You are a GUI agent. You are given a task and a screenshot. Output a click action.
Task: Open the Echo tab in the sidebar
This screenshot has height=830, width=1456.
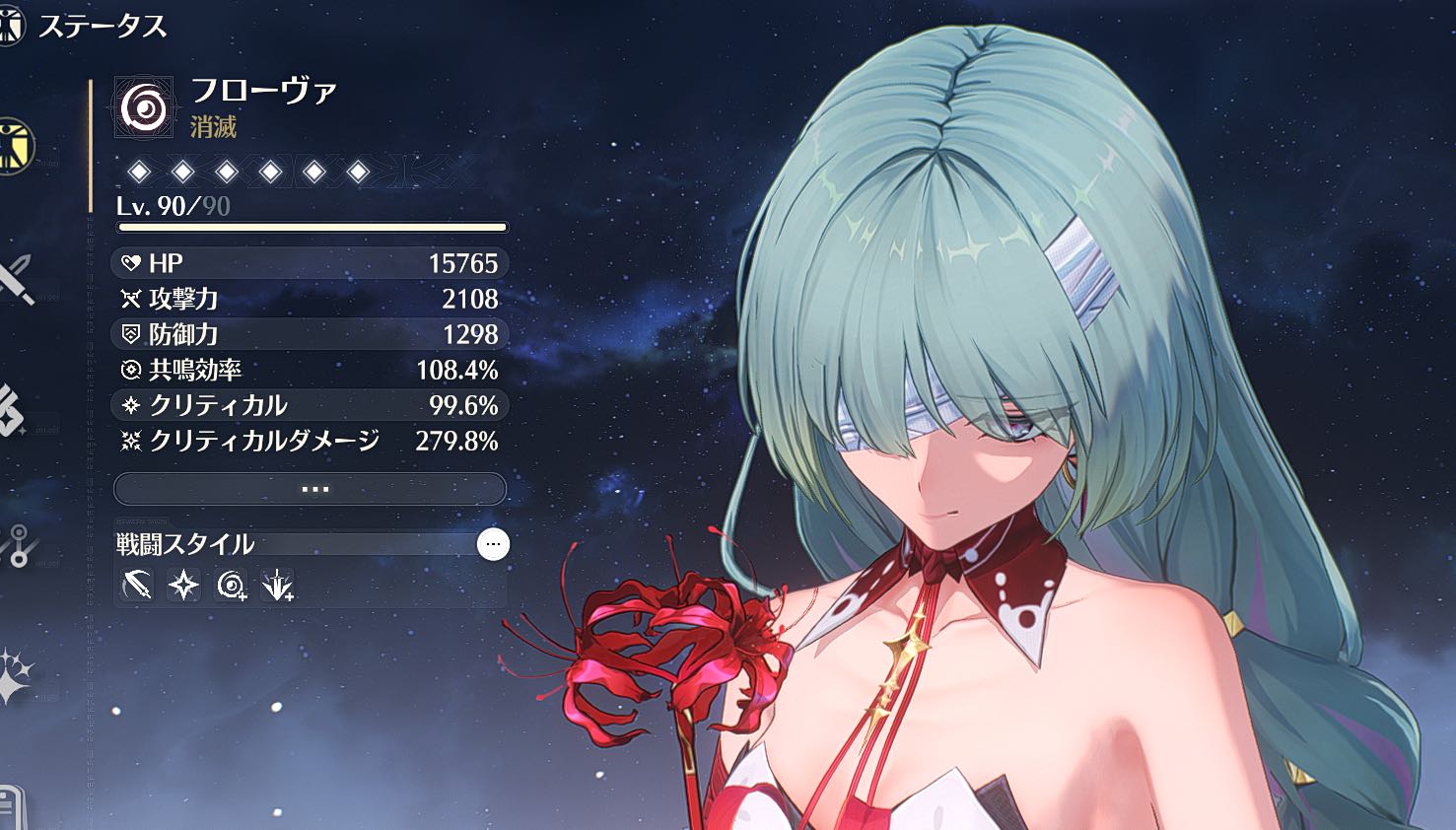click(12, 411)
